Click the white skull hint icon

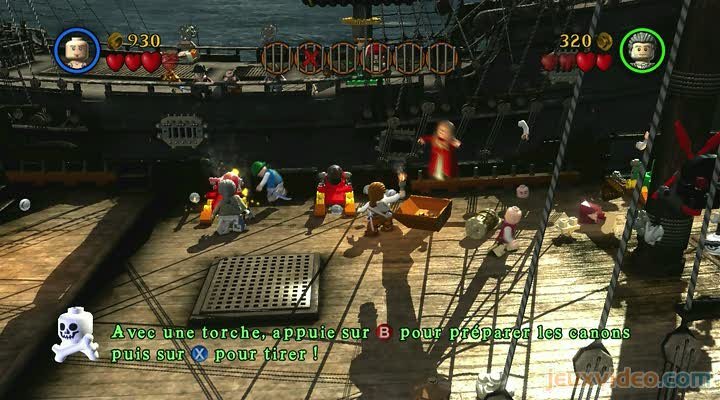(75, 333)
